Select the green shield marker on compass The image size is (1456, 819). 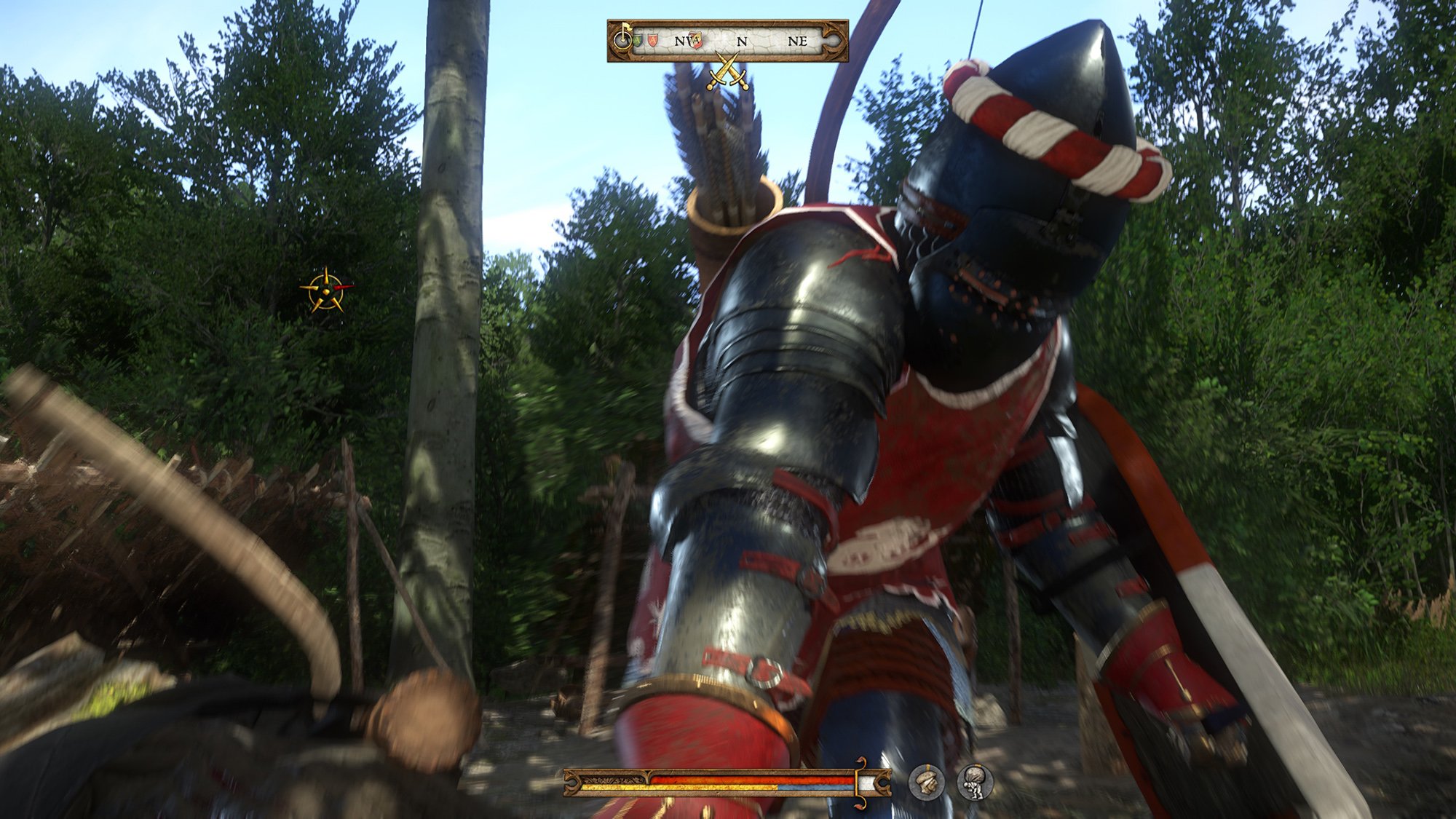[x=638, y=41]
